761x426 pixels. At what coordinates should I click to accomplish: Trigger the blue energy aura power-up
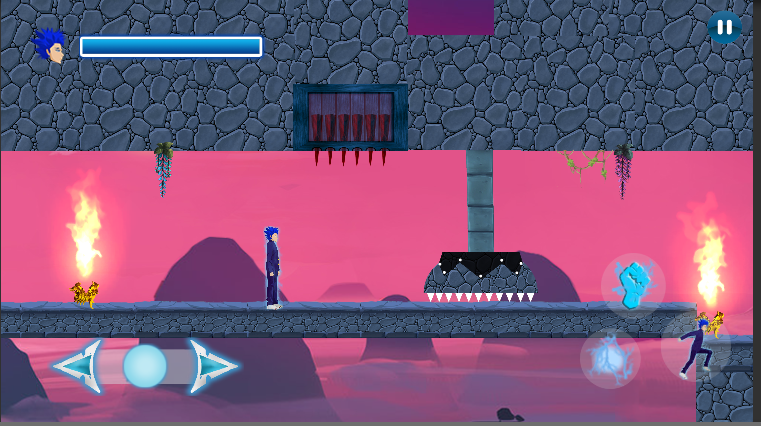coord(610,359)
